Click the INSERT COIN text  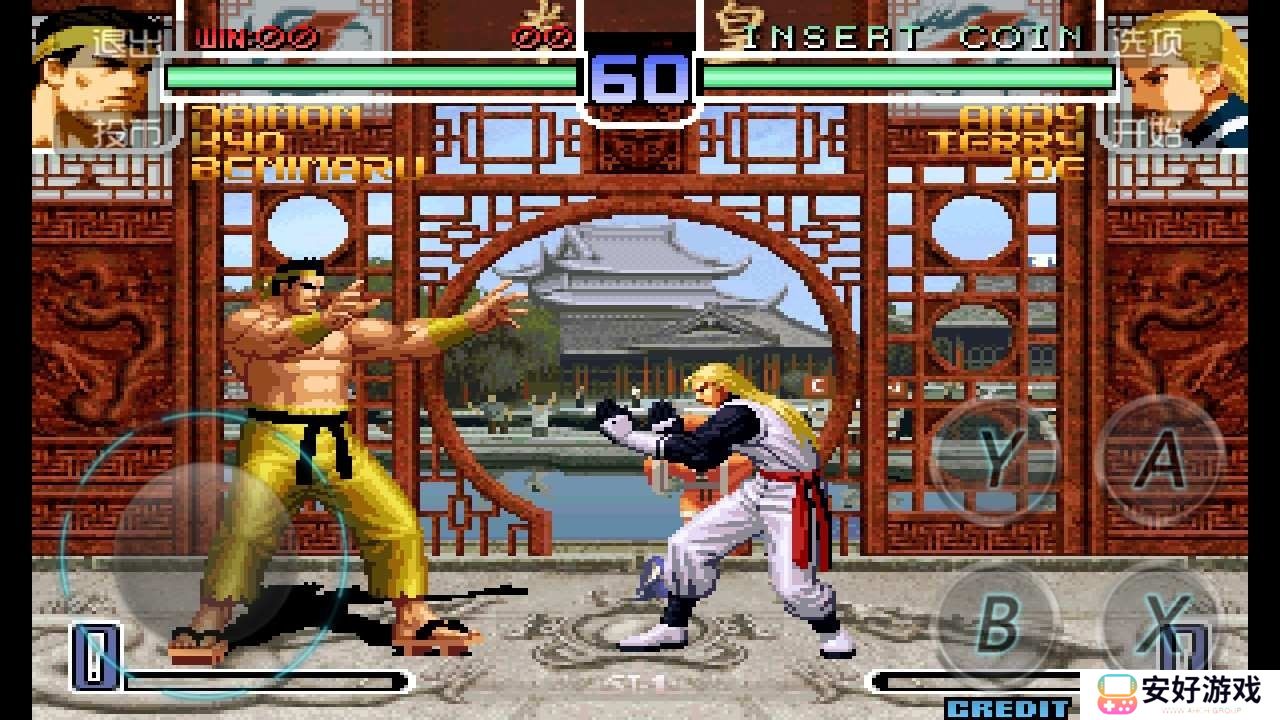point(913,38)
